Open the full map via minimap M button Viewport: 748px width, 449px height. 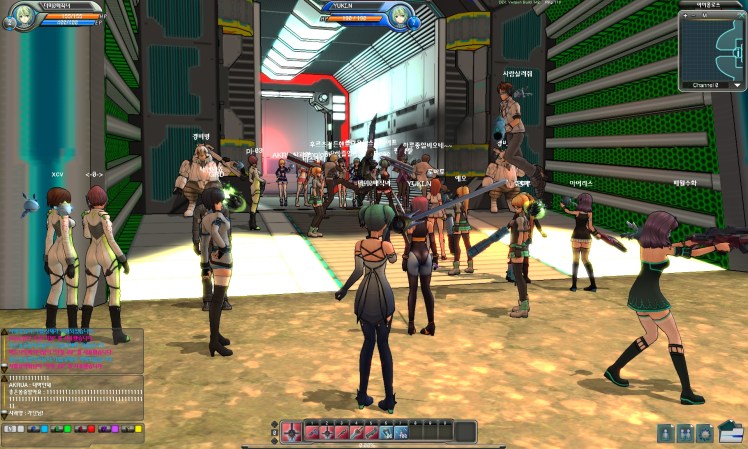pos(704,16)
